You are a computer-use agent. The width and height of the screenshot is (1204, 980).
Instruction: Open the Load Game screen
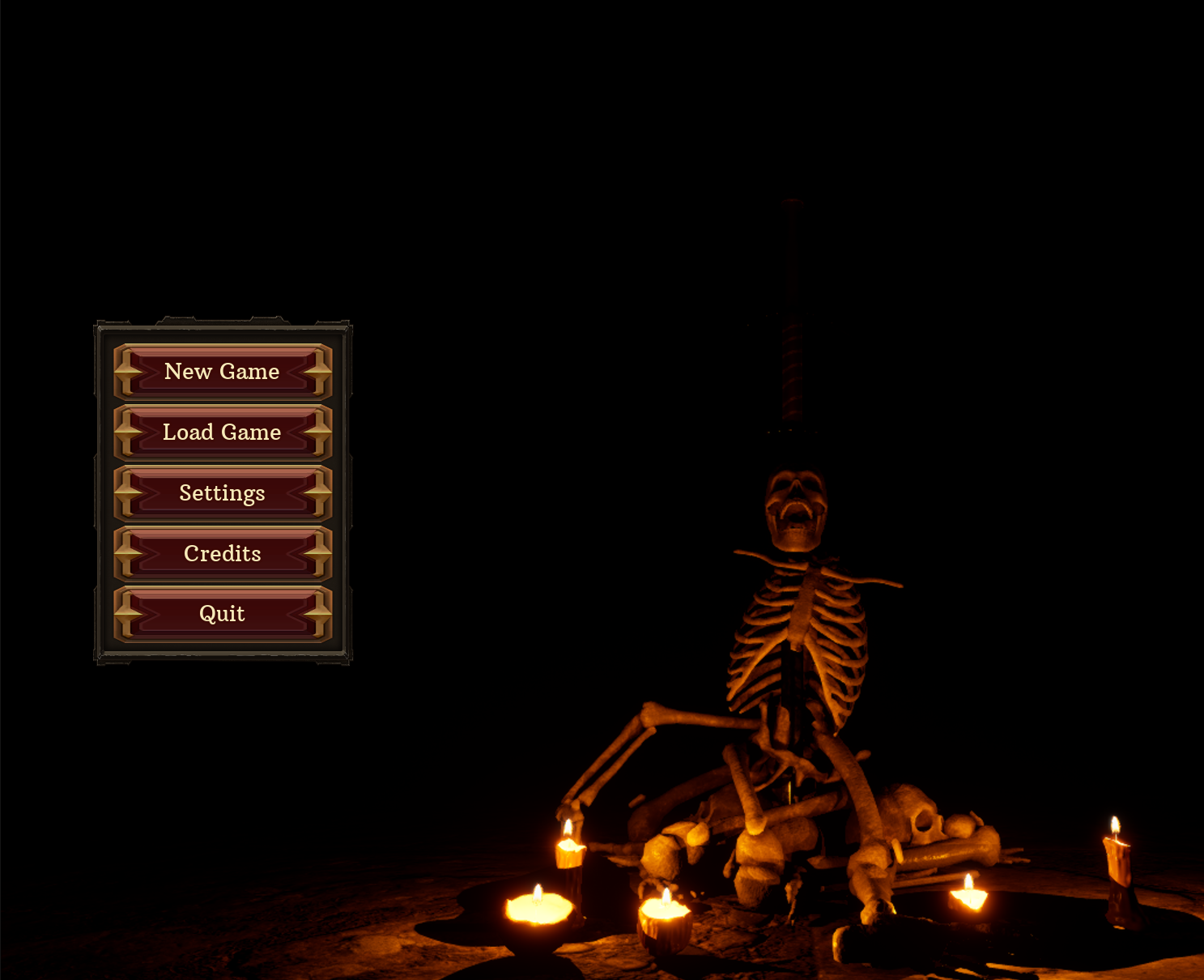223,432
